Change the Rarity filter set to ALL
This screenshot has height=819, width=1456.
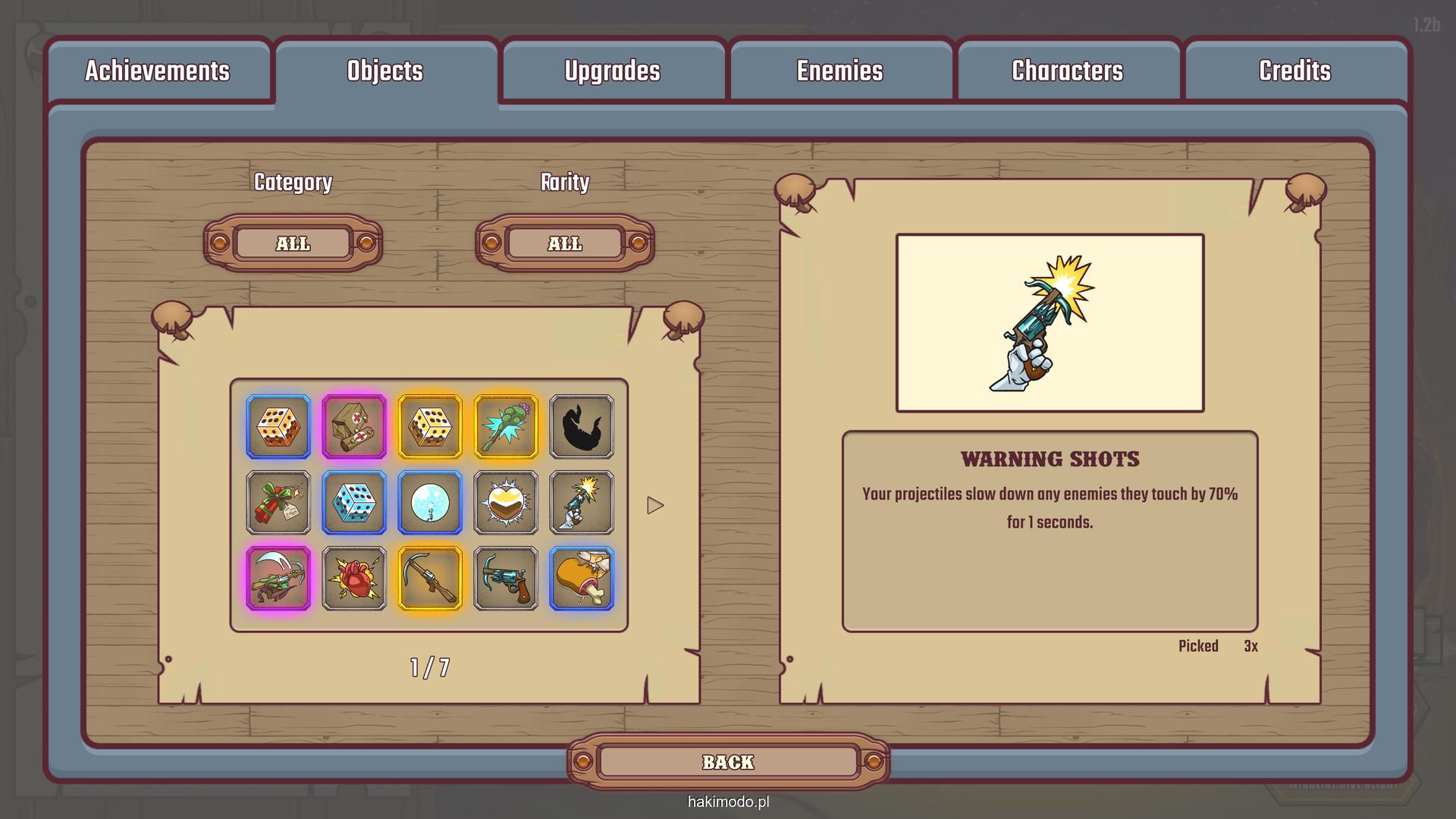pos(565,243)
